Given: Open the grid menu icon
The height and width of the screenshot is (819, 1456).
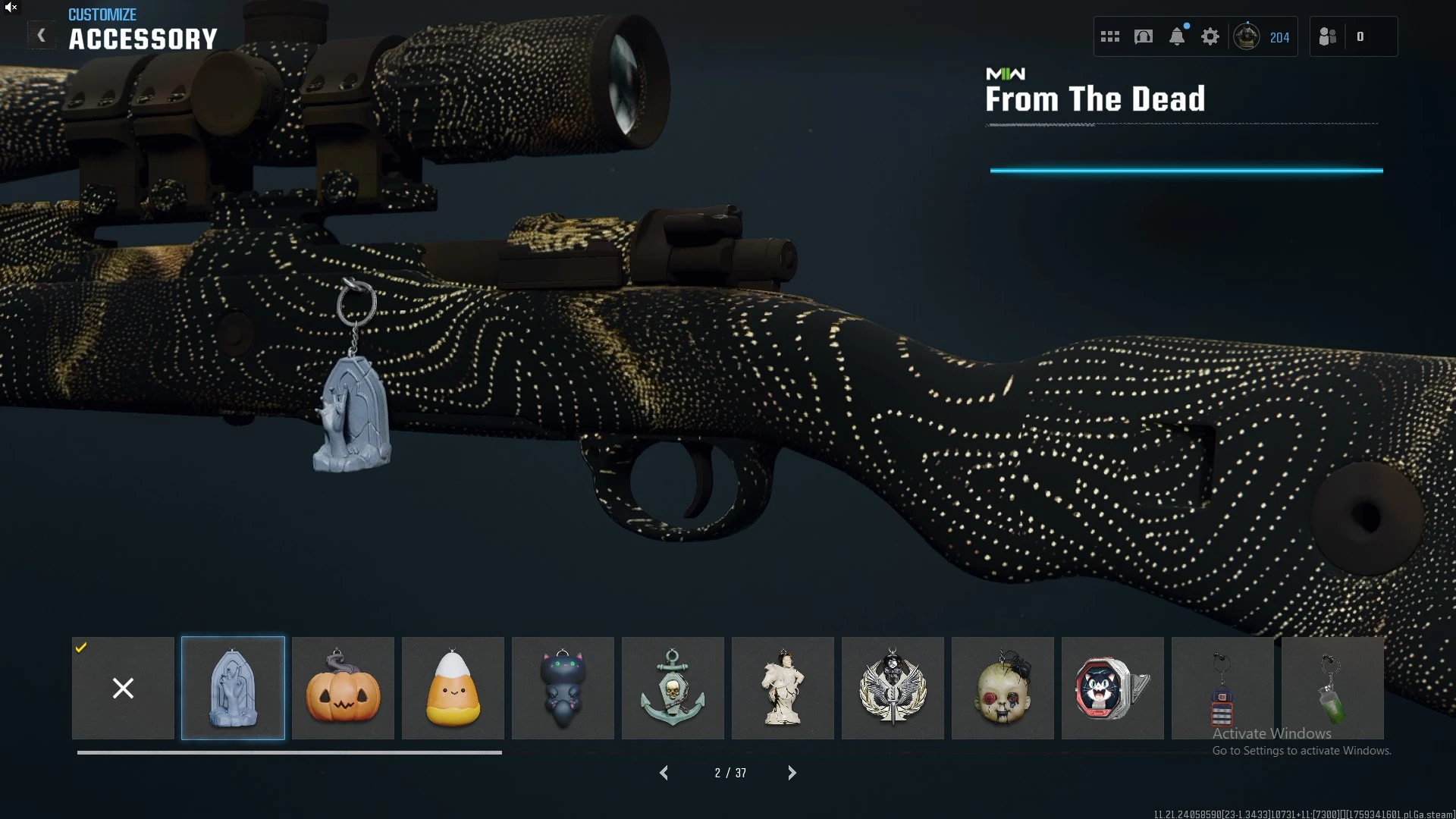Looking at the screenshot, I should [x=1110, y=36].
